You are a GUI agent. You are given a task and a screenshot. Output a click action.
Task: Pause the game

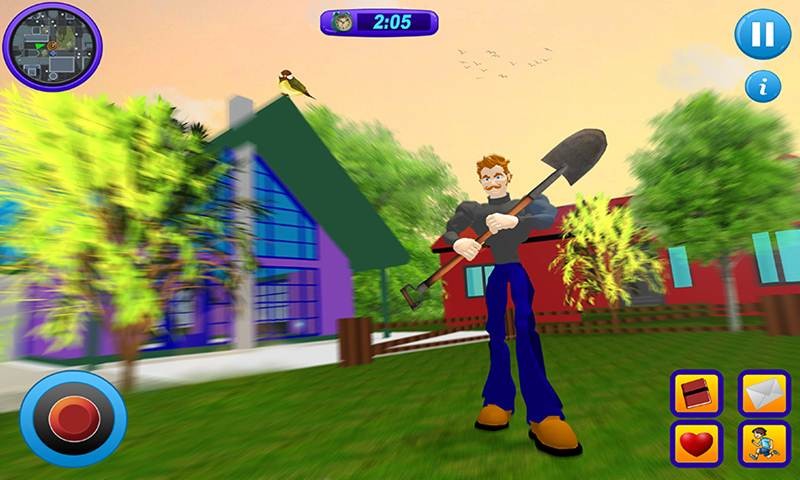[x=762, y=35]
